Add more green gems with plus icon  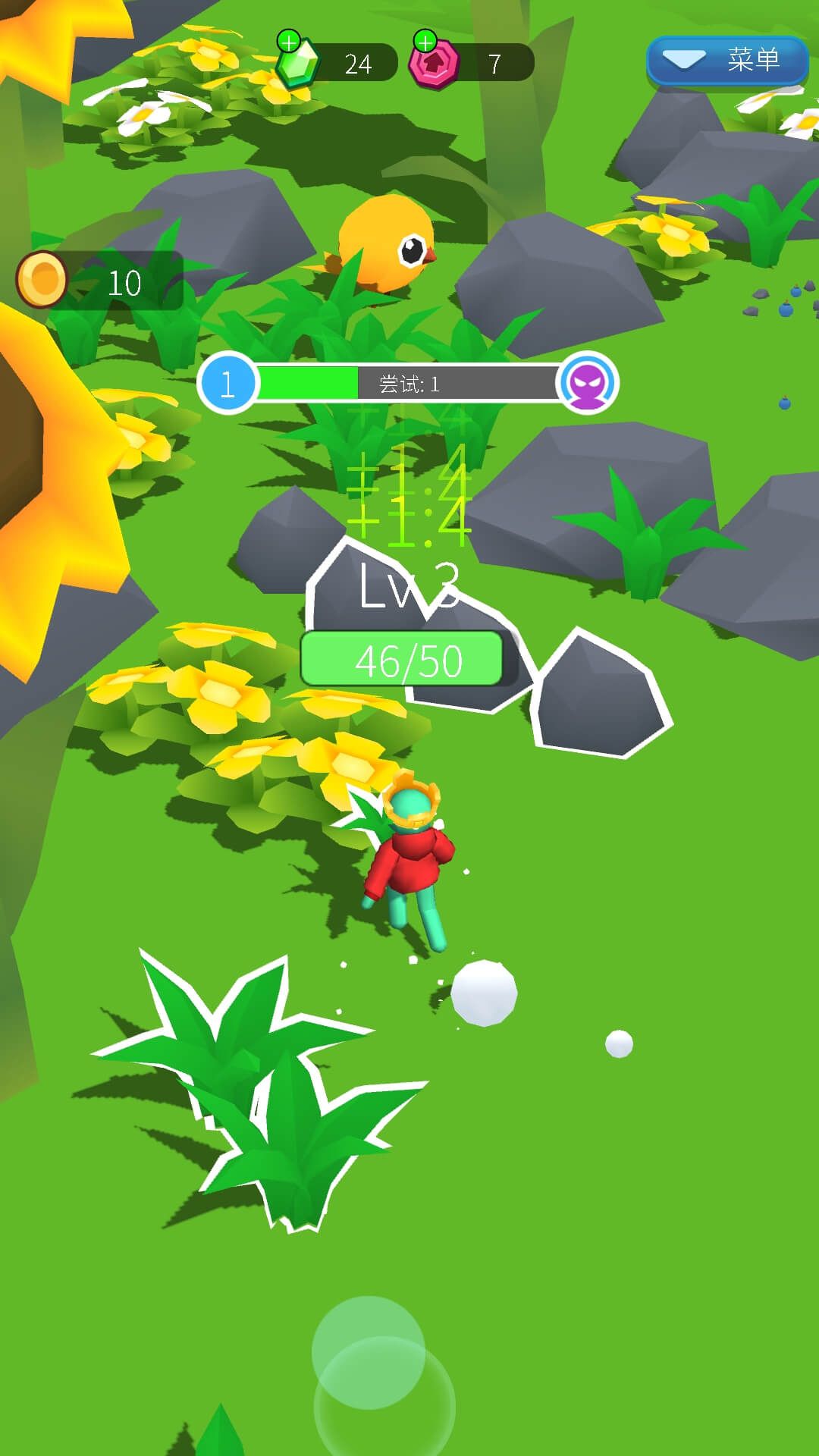coord(289,42)
